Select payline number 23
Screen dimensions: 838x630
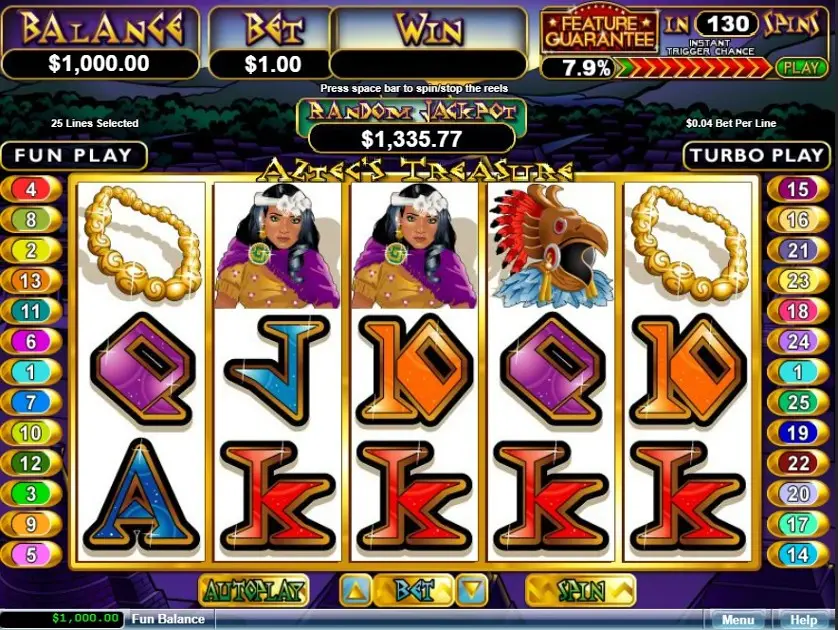[x=797, y=281]
